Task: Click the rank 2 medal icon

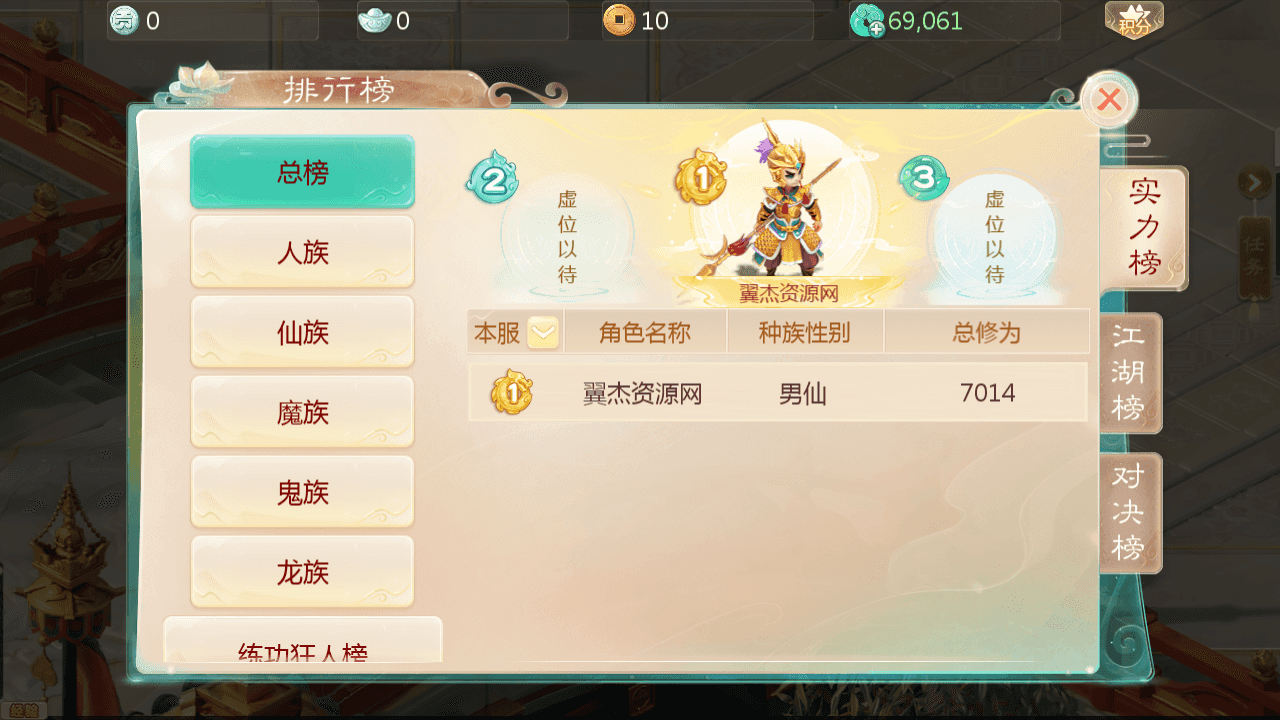Action: click(491, 181)
